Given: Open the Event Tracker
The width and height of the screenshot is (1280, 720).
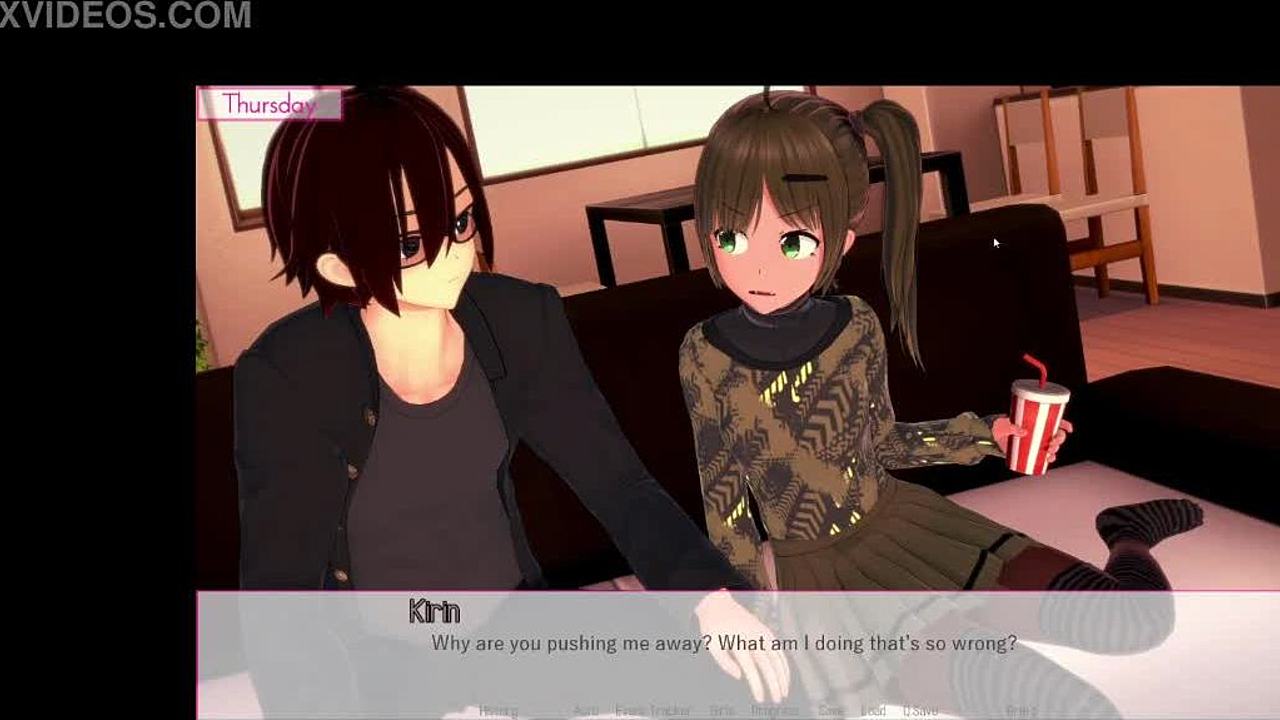Looking at the screenshot, I should coord(653,711).
